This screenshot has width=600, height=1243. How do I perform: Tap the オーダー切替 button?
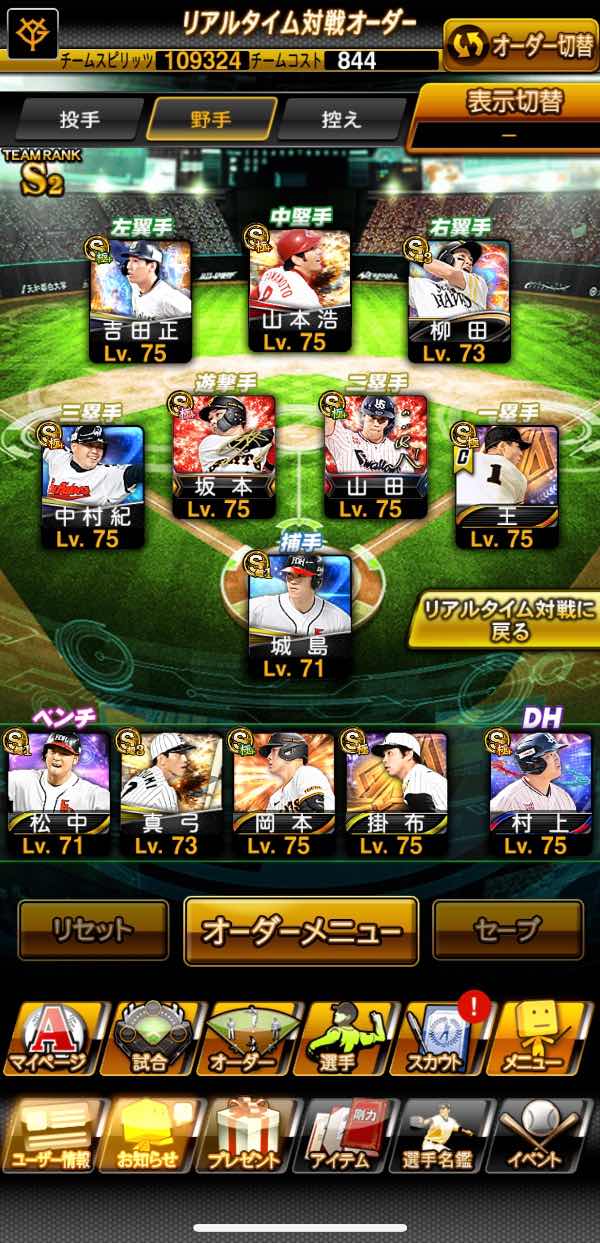[x=520, y=46]
